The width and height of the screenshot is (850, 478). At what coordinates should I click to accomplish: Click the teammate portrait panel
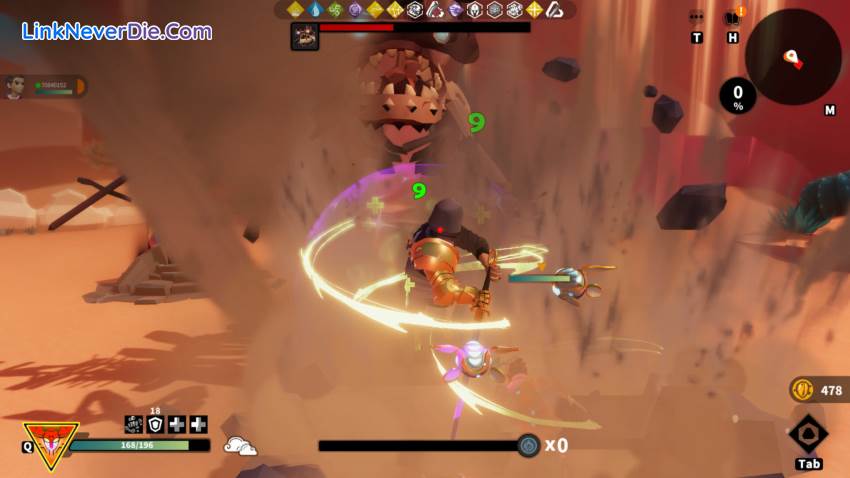tap(45, 87)
